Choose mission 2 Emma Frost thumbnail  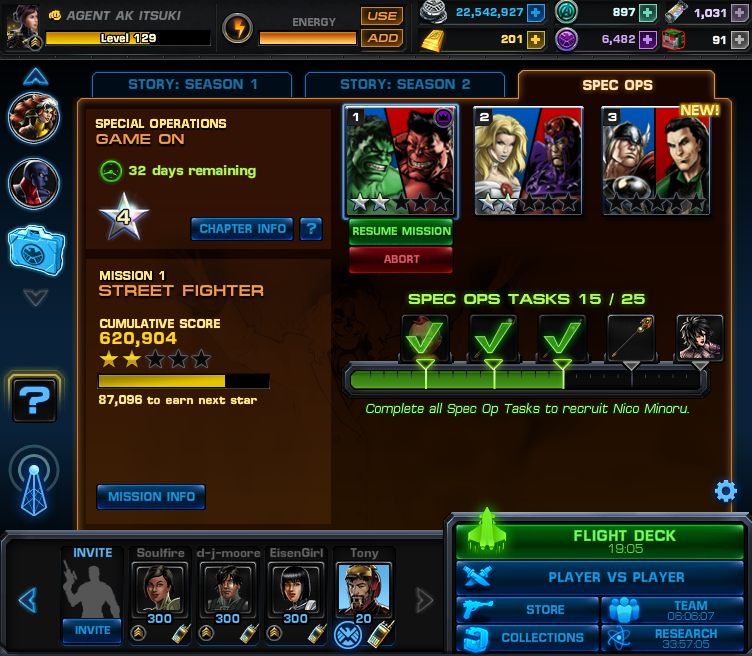[x=529, y=160]
